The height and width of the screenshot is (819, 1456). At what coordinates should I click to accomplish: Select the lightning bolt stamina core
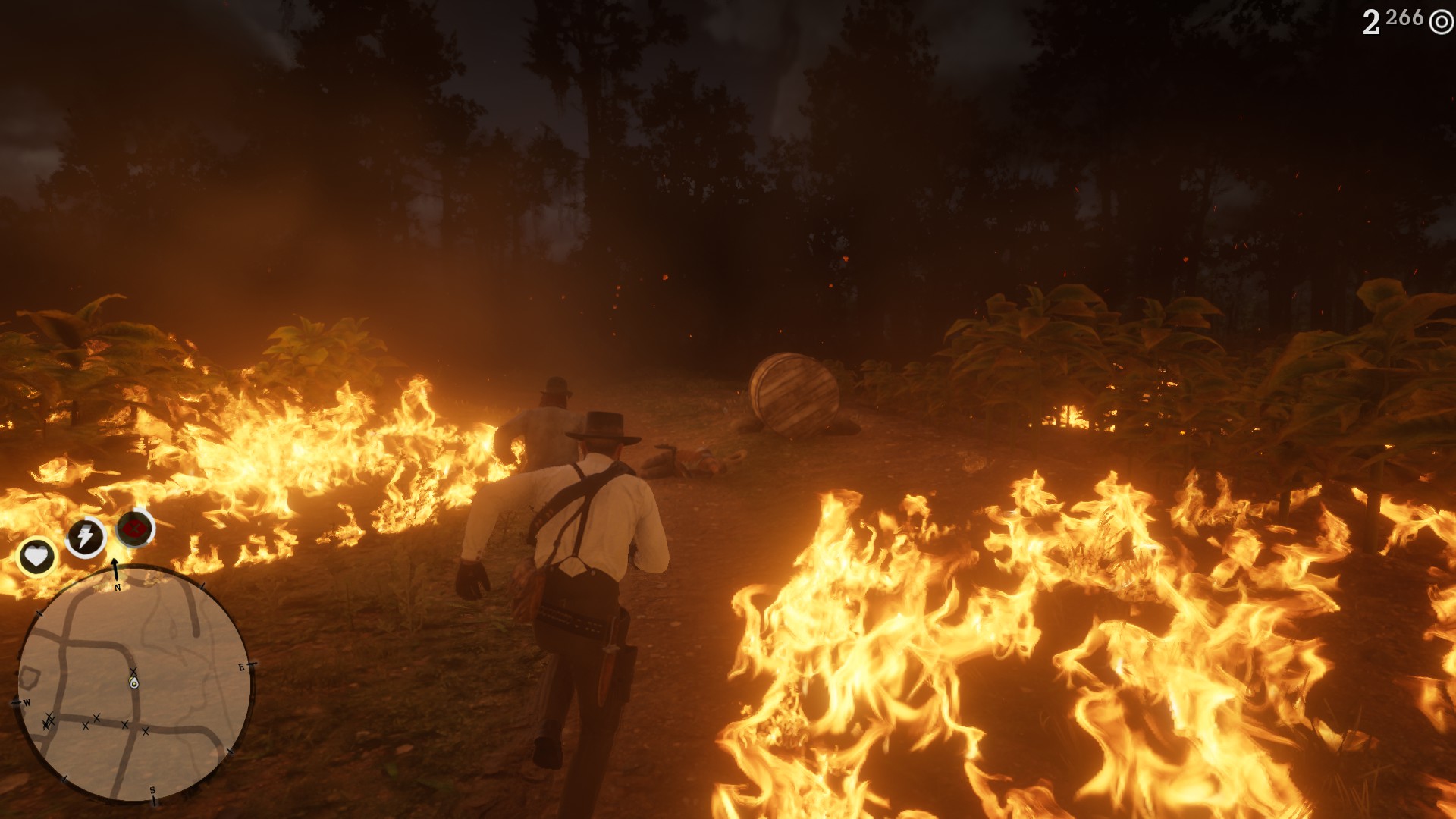point(85,537)
